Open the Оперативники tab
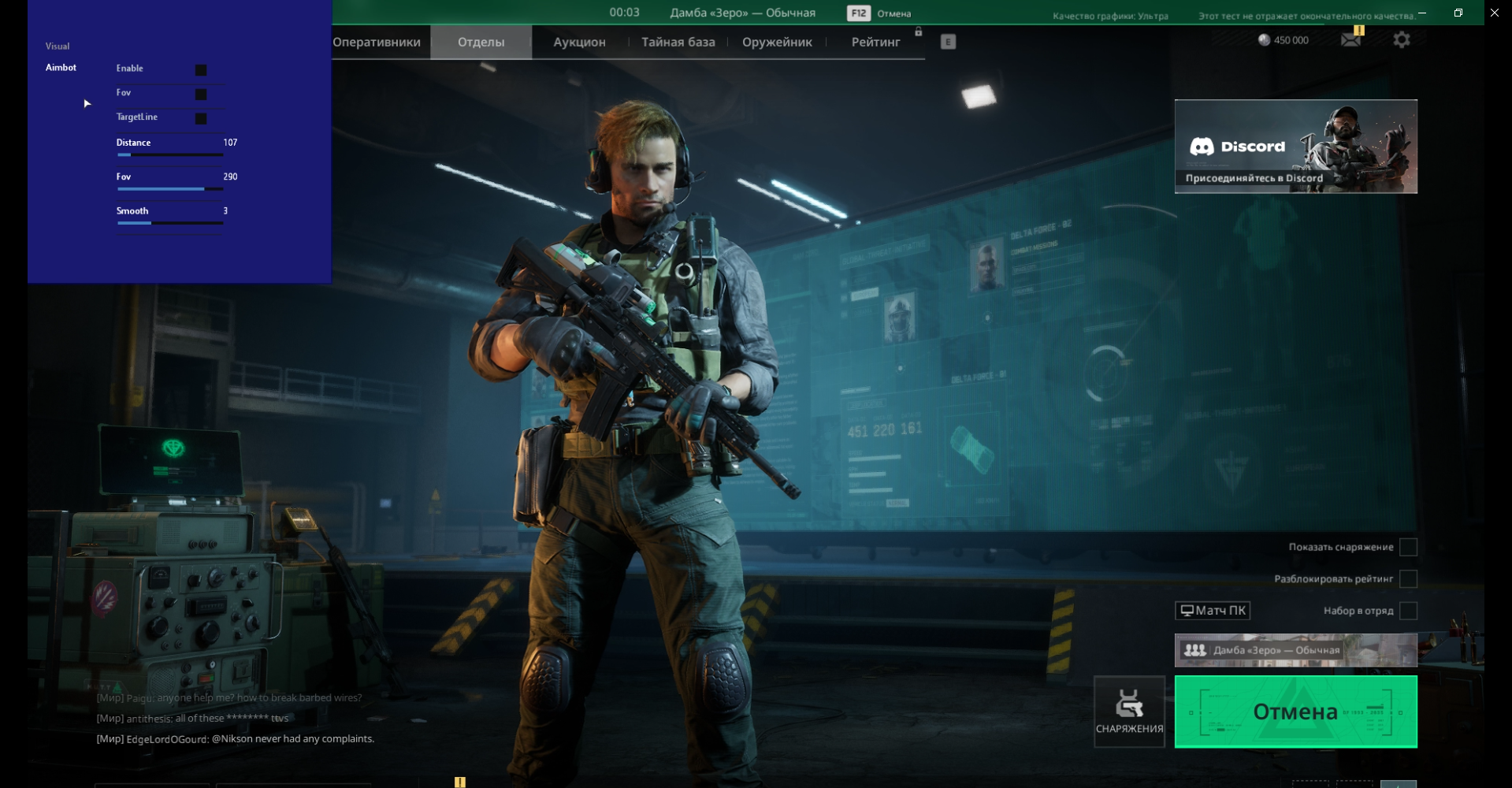The width and height of the screenshot is (1512, 788). (x=377, y=43)
